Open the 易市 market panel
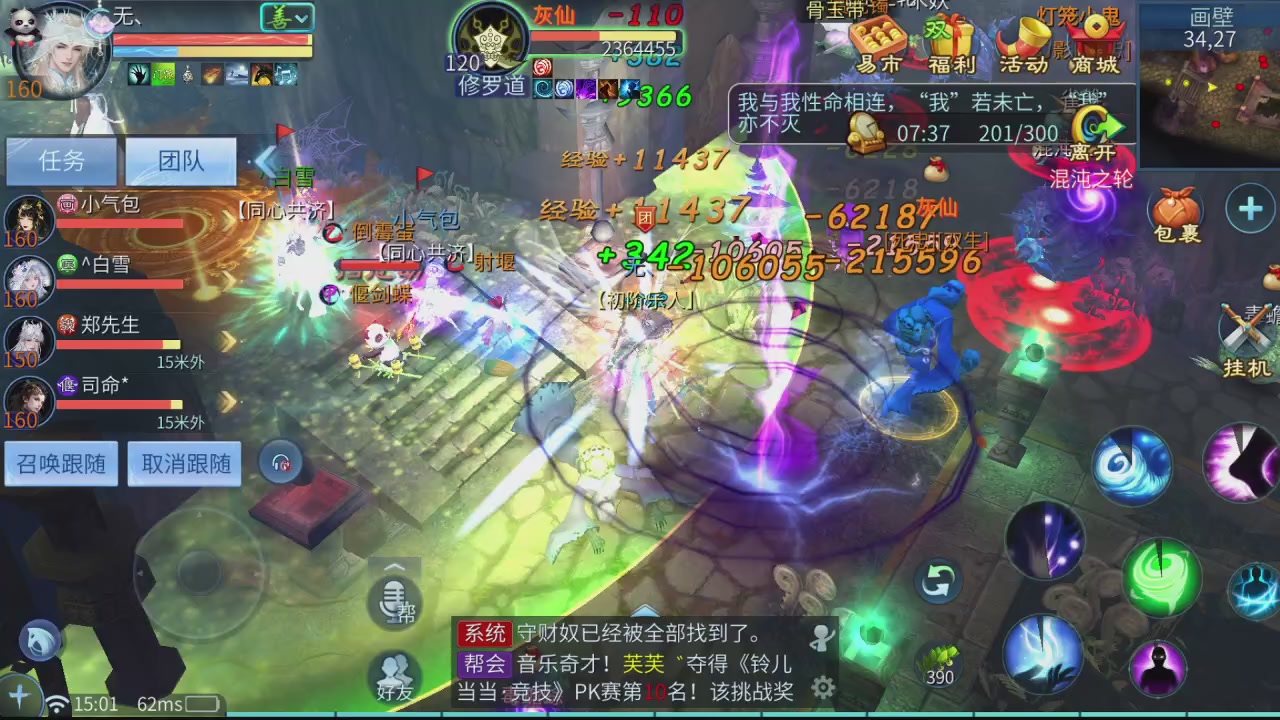This screenshot has width=1280, height=720. point(880,45)
